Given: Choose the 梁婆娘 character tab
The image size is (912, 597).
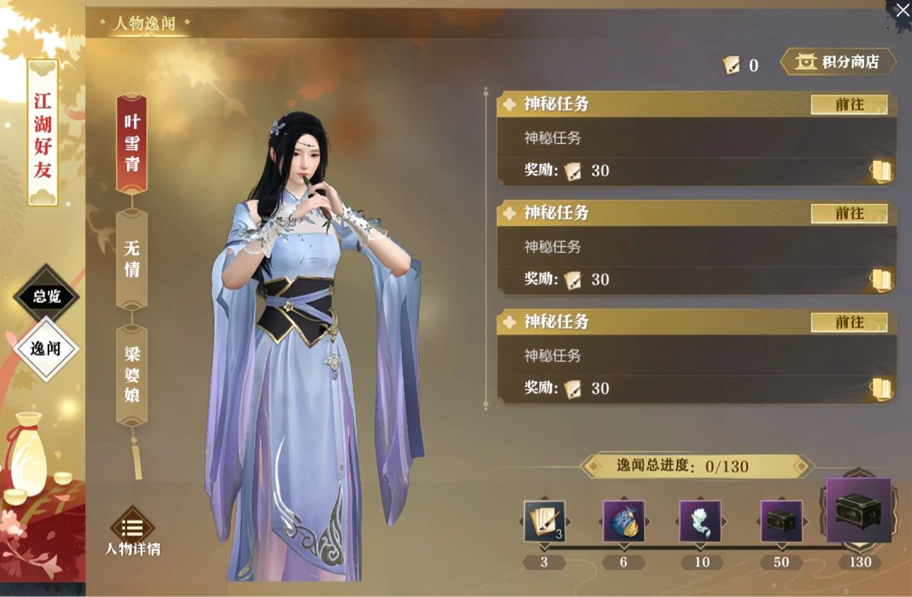Looking at the screenshot, I should click(x=131, y=373).
